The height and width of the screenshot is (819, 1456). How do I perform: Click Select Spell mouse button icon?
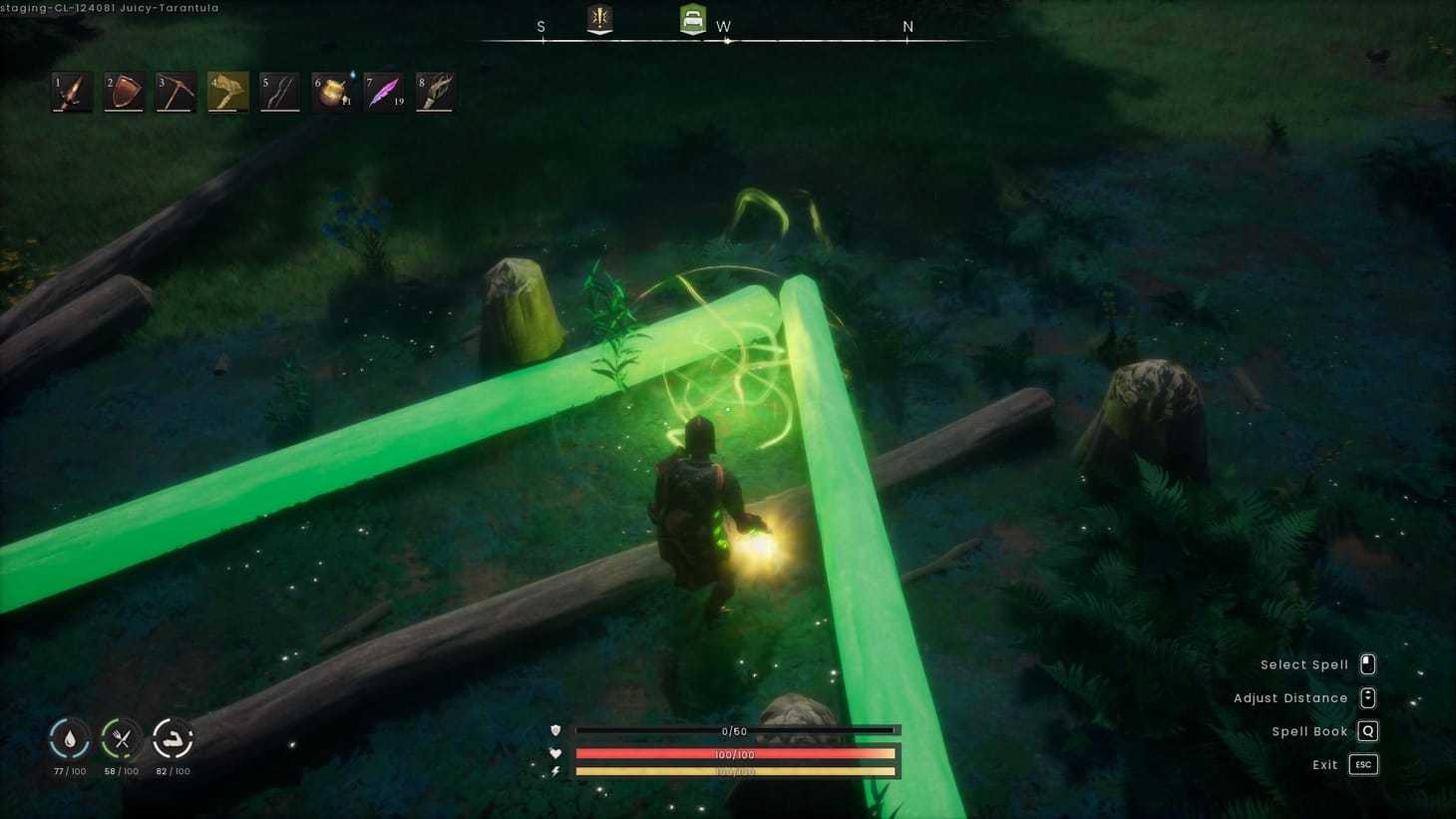point(1367,663)
